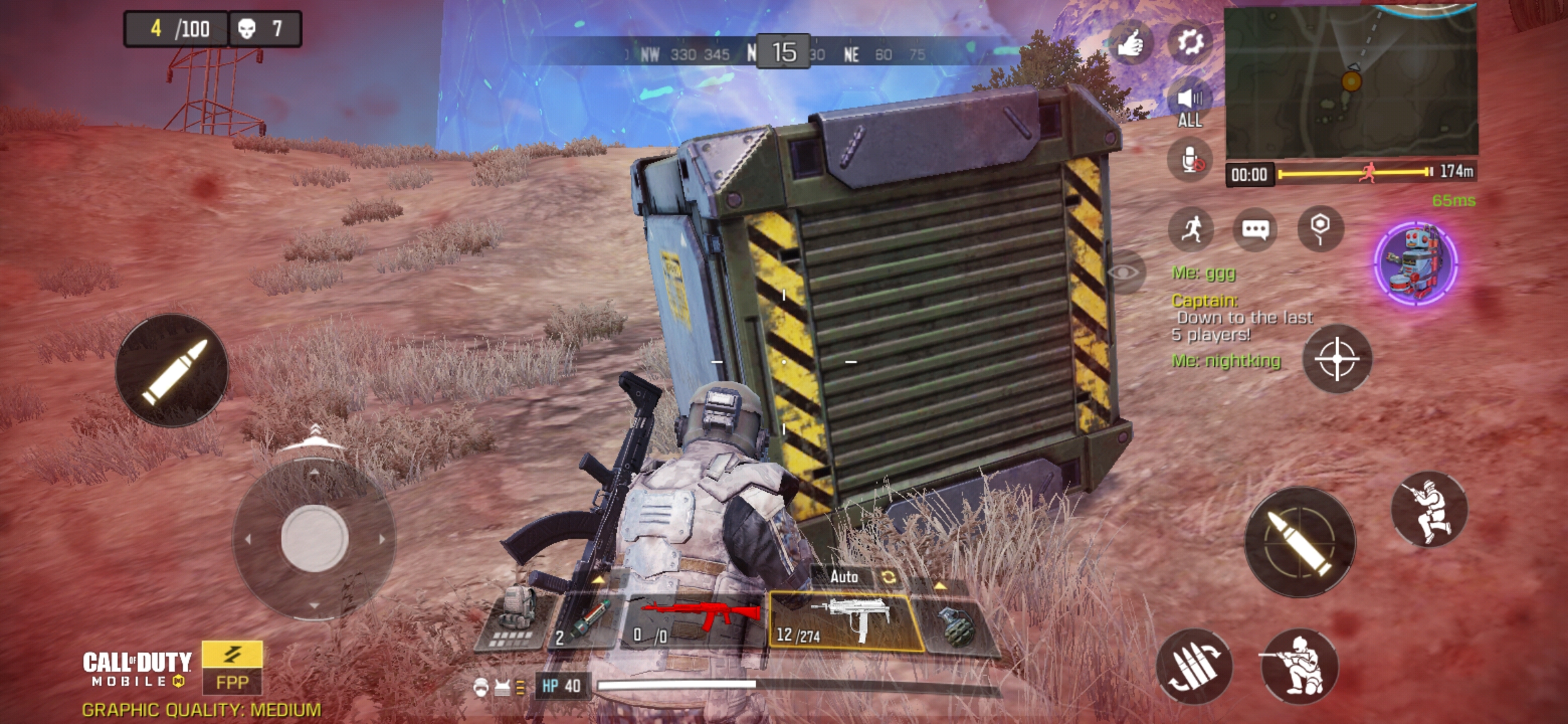Activate the toy robot class ability
The height and width of the screenshot is (724, 1568).
coord(1415,263)
